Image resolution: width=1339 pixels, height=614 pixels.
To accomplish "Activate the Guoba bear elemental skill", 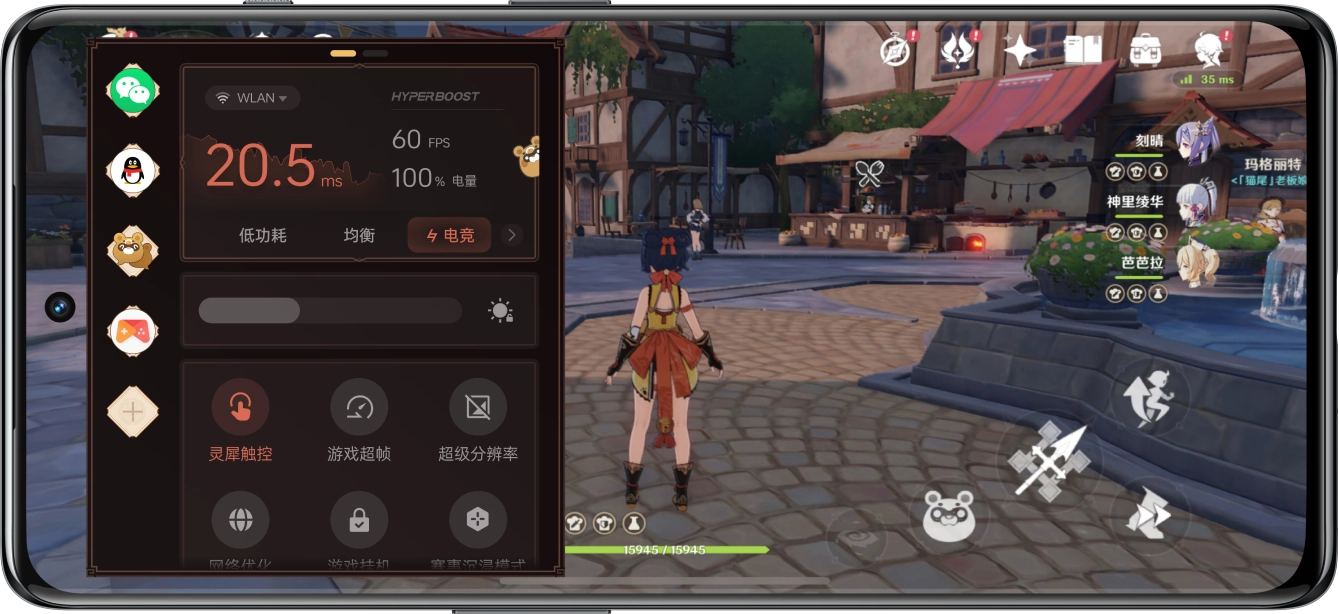I will [x=955, y=515].
